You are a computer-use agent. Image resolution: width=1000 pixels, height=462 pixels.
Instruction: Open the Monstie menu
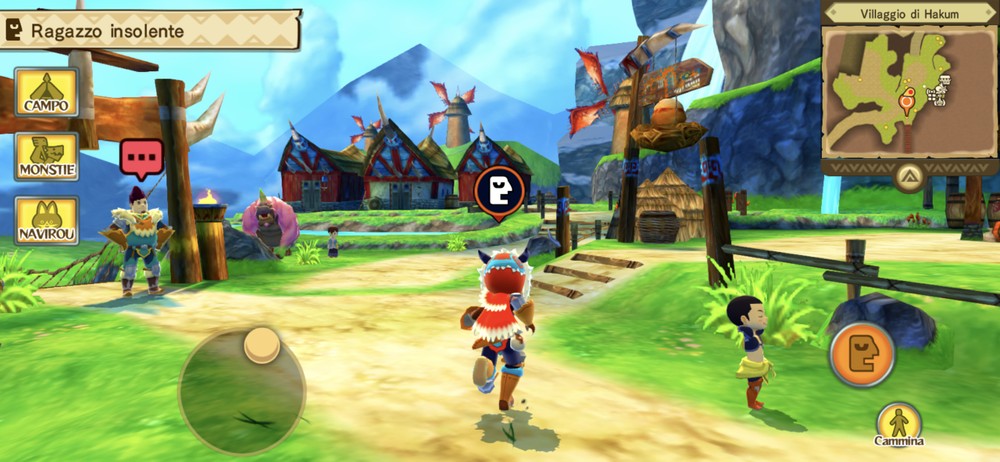pyautogui.click(x=46, y=157)
